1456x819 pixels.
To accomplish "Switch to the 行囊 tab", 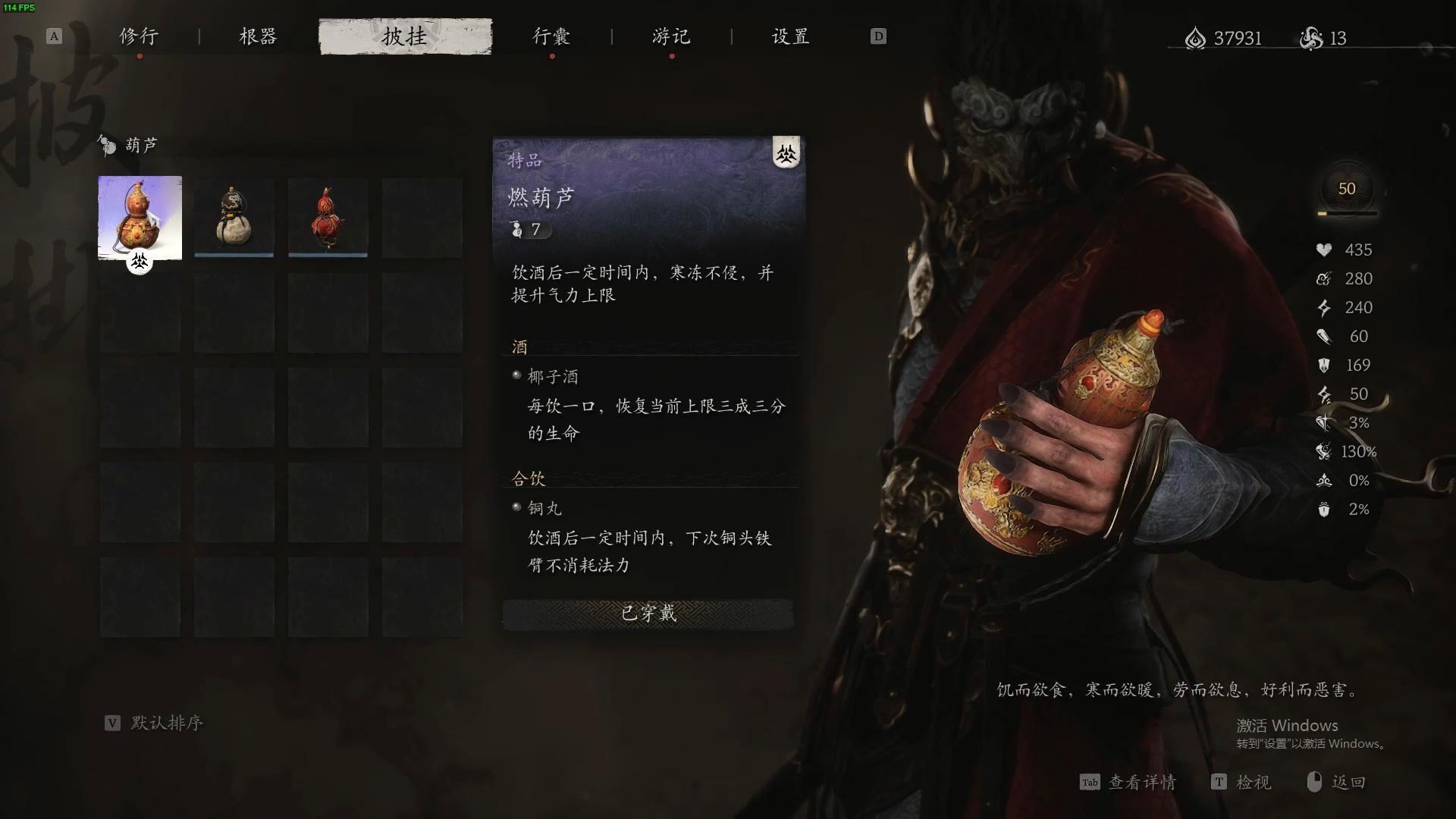I will pyautogui.click(x=551, y=36).
